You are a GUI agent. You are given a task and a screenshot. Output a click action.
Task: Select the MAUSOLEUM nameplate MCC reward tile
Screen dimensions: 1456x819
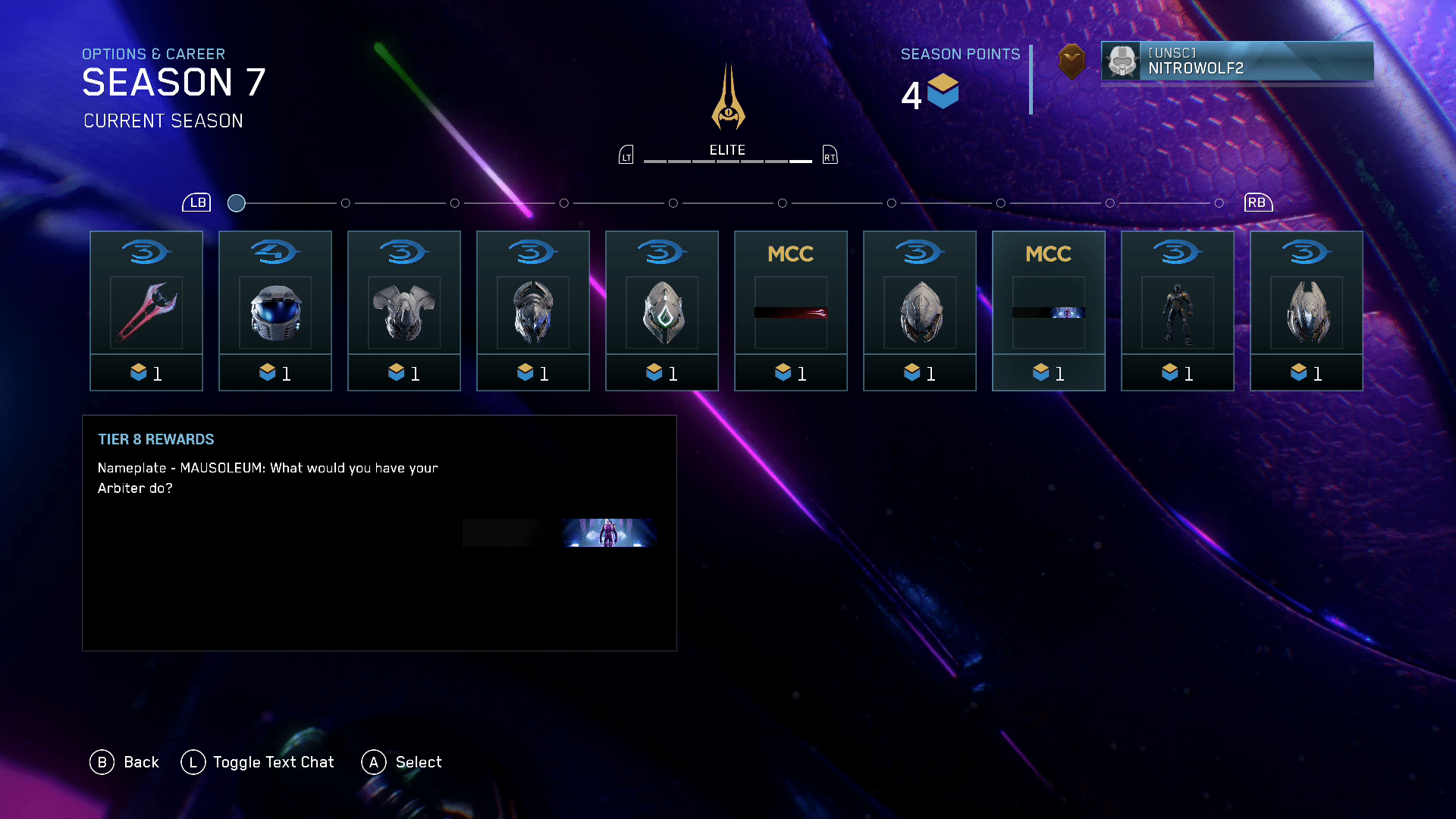(x=1049, y=311)
